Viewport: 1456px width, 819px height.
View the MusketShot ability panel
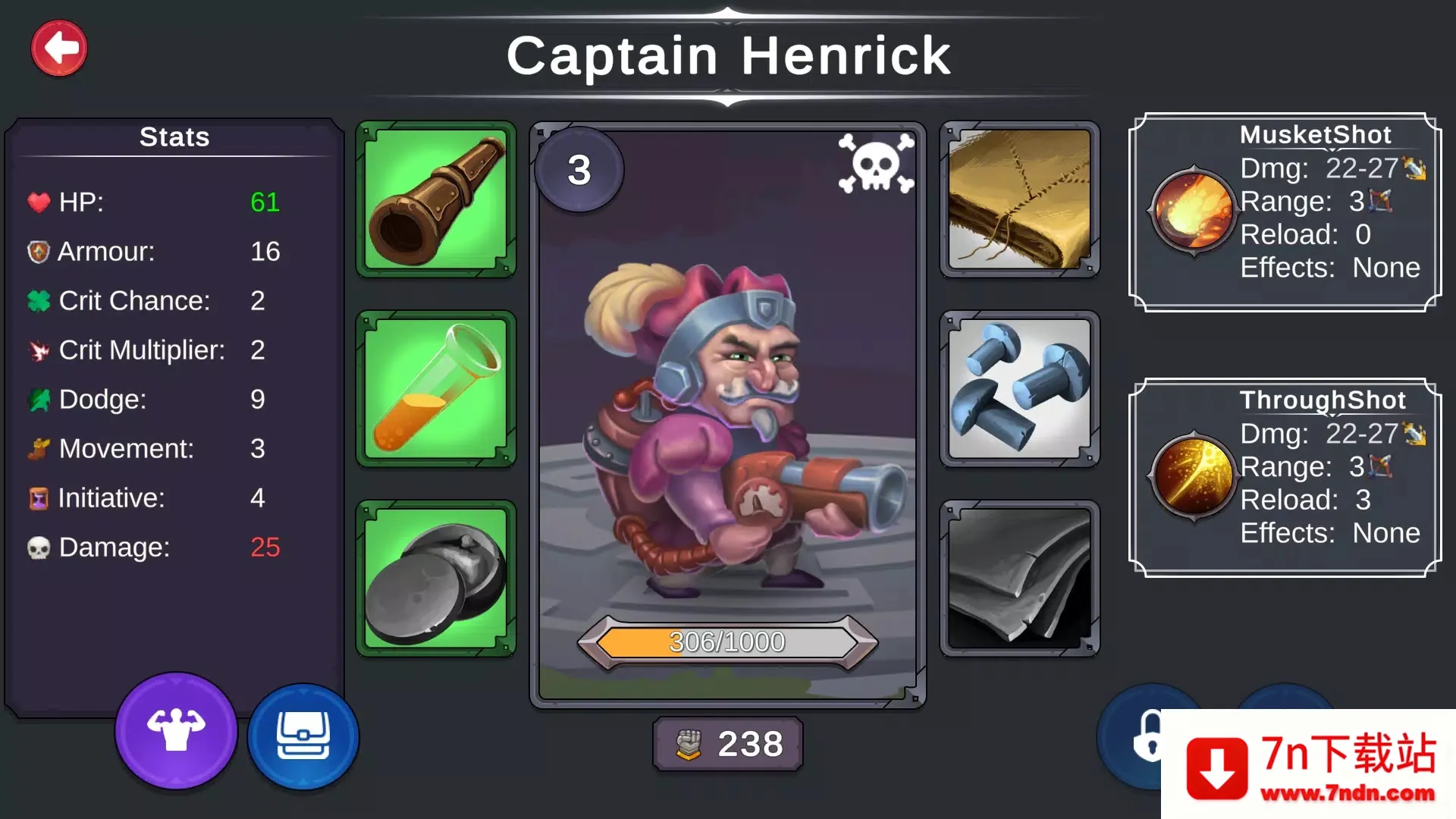click(x=1285, y=212)
